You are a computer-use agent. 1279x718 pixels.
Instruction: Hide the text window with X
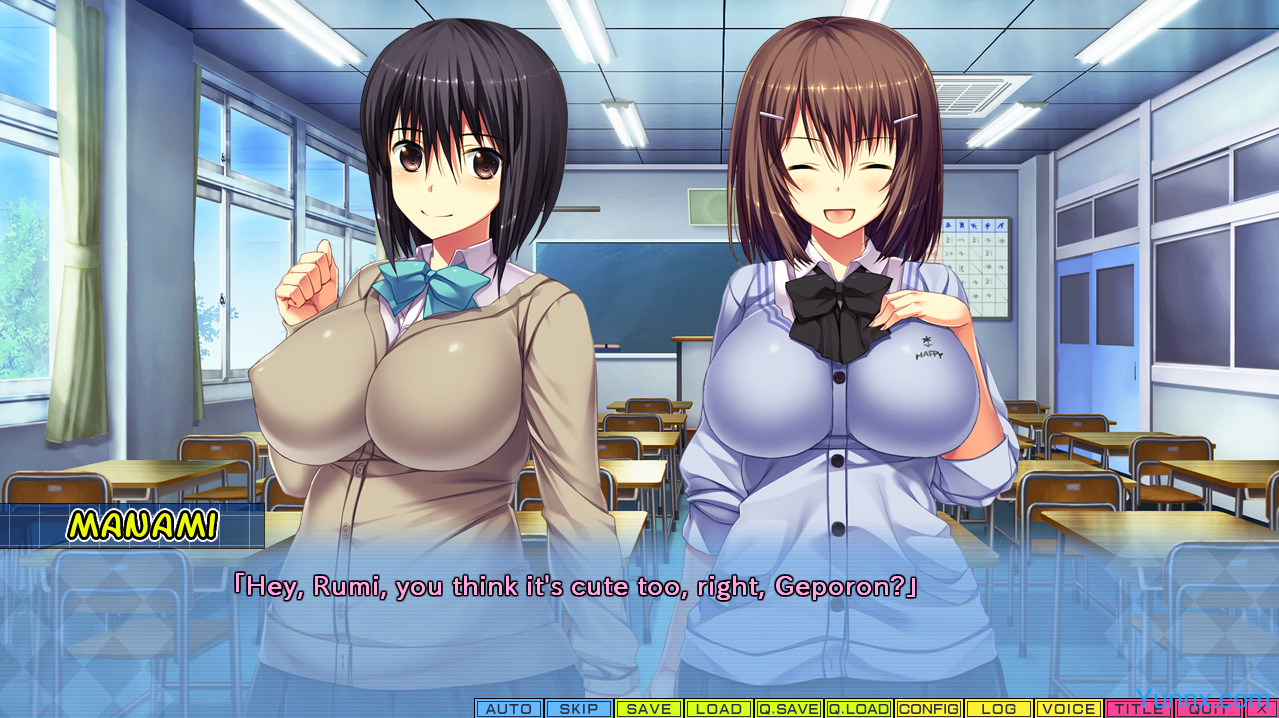[x=1261, y=709]
